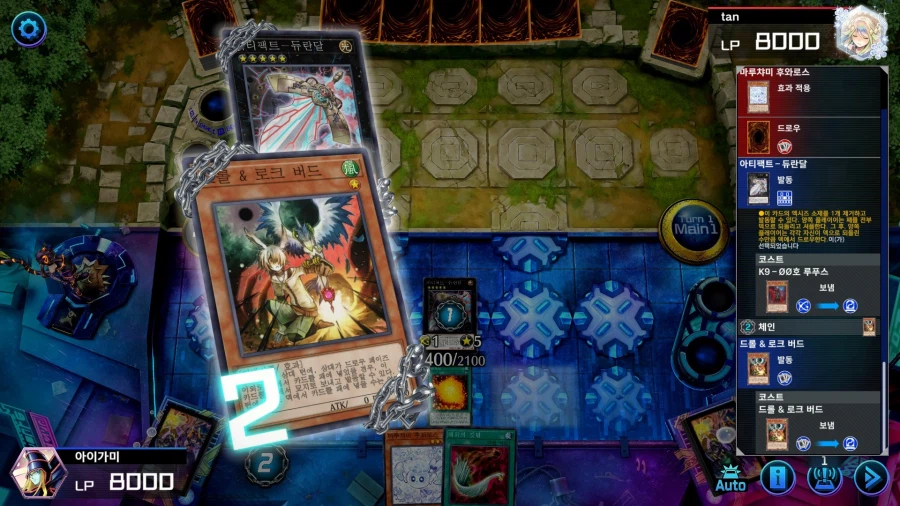Choose the green feather spell card in hand

click(x=480, y=470)
